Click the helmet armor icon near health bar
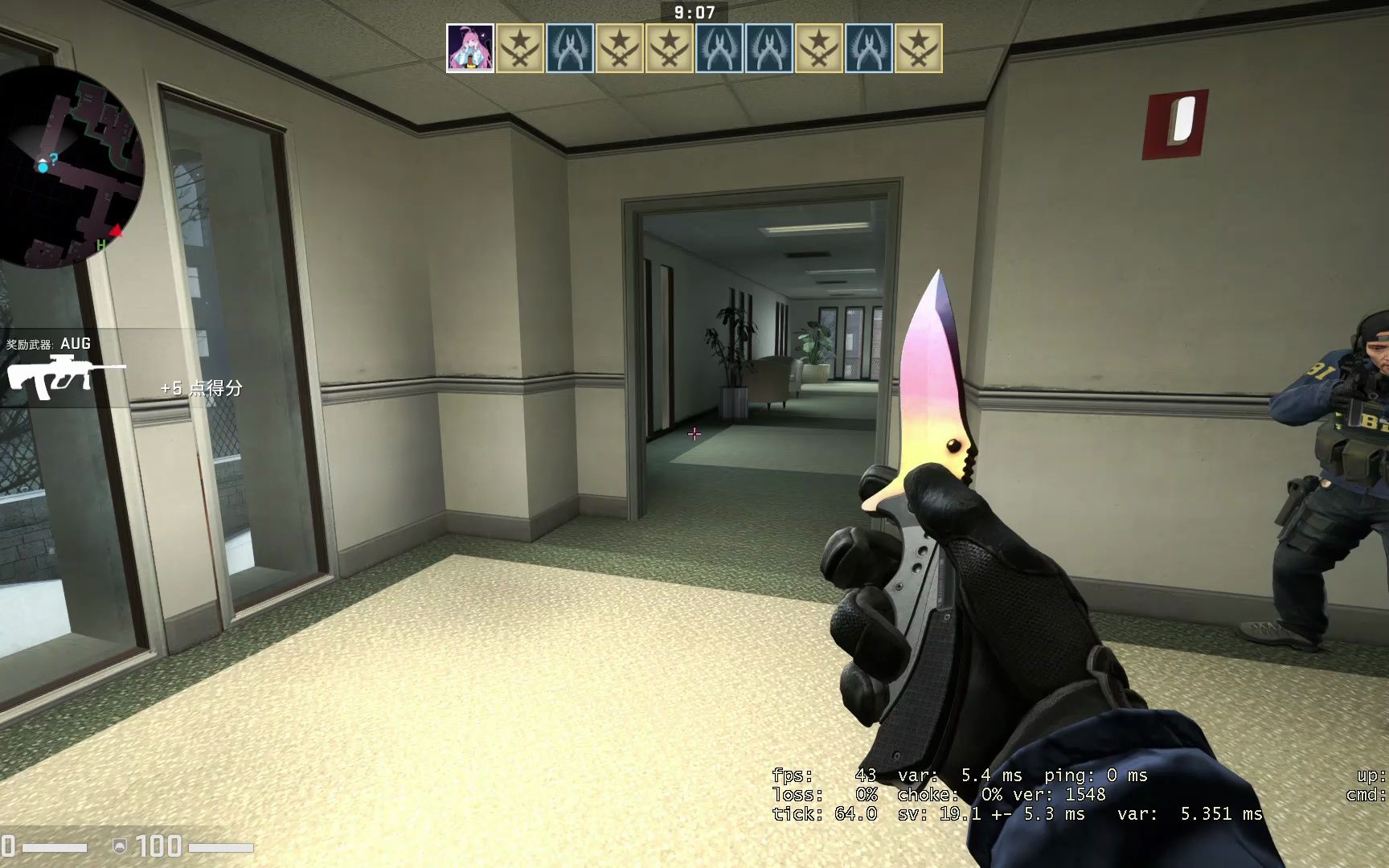This screenshot has height=868, width=1389. click(120, 846)
